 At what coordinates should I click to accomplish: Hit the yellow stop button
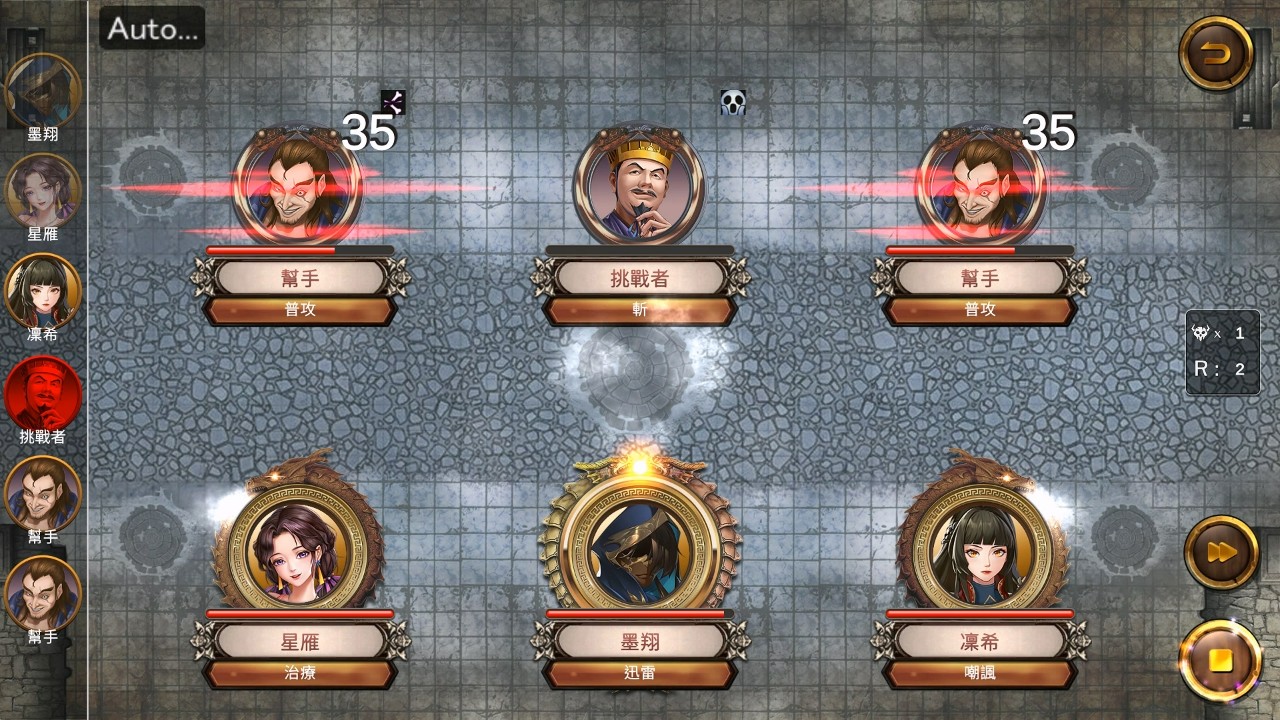point(1220,661)
